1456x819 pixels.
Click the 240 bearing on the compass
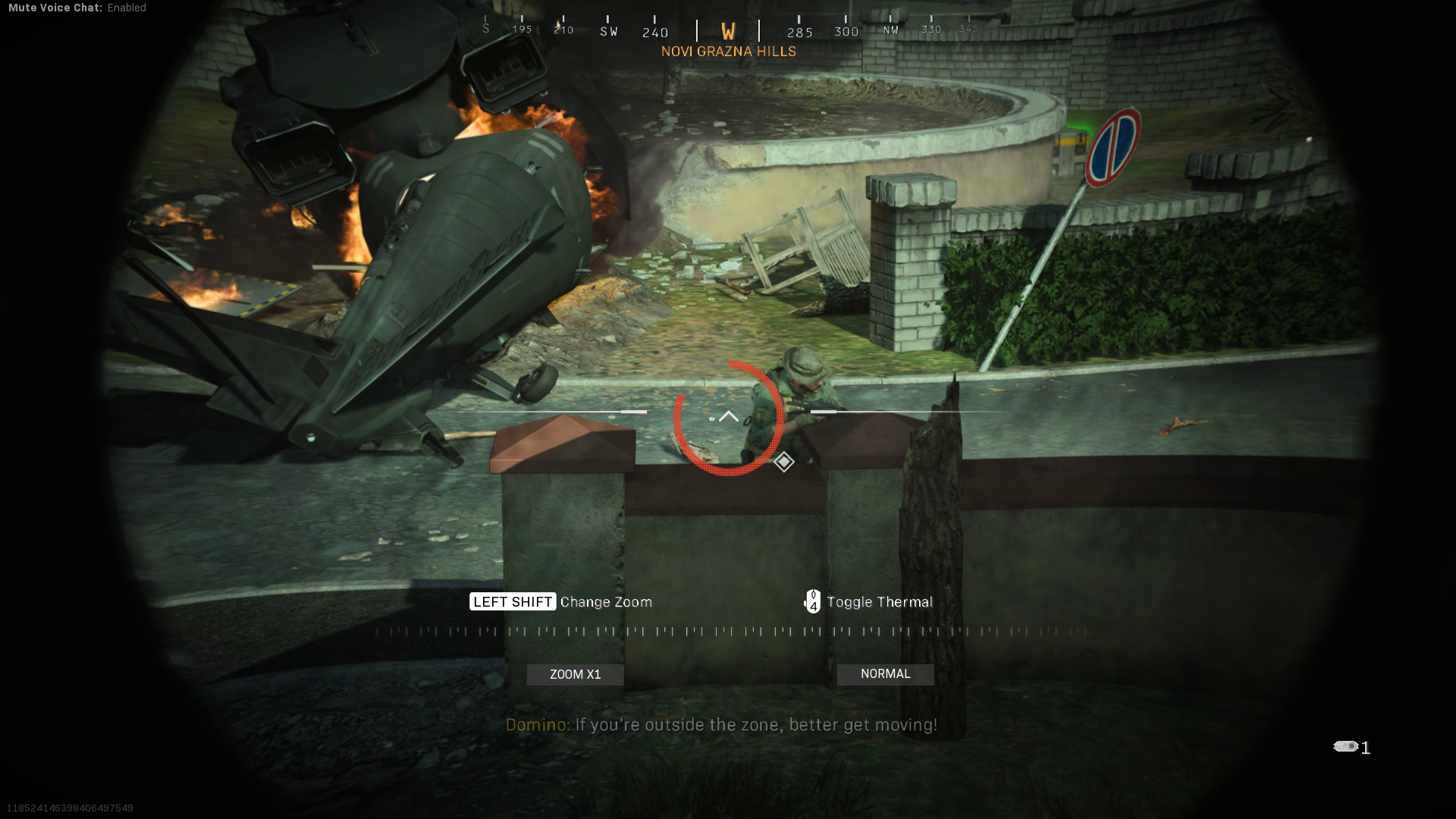pyautogui.click(x=654, y=32)
